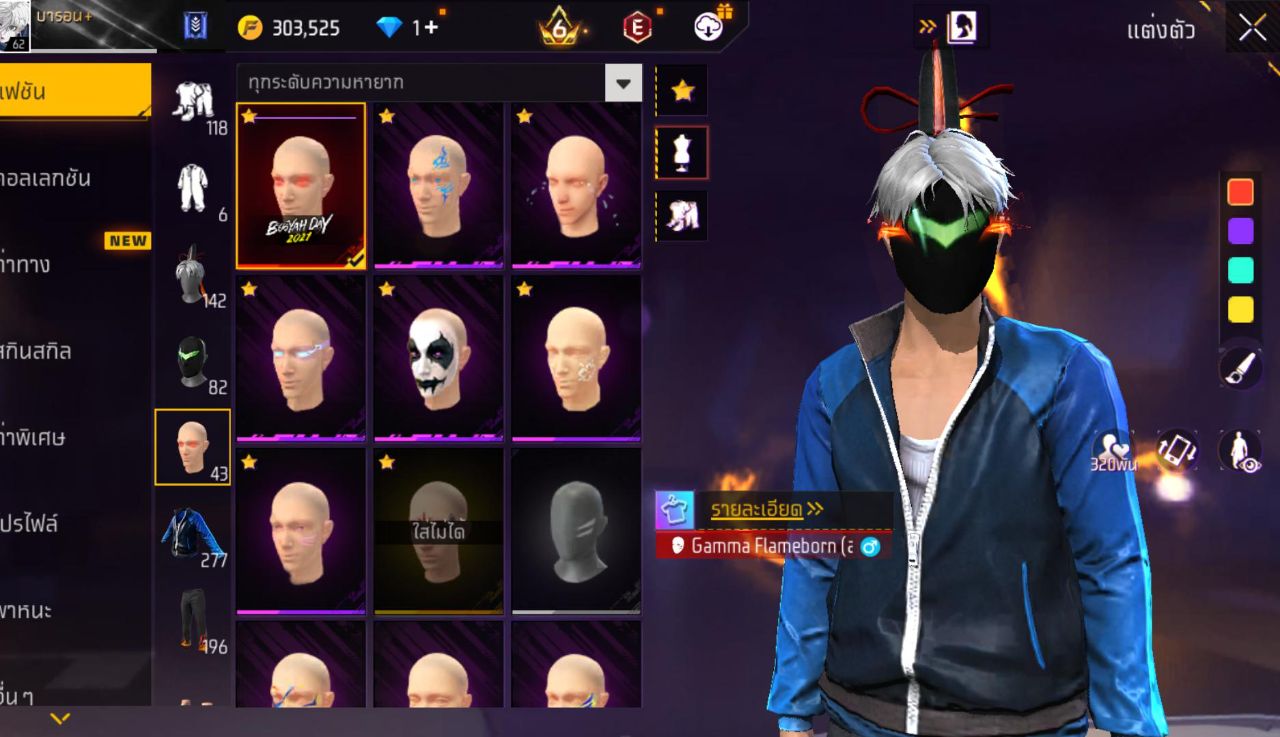
Task: Toggle the character visibility eye icon
Action: point(1238,451)
